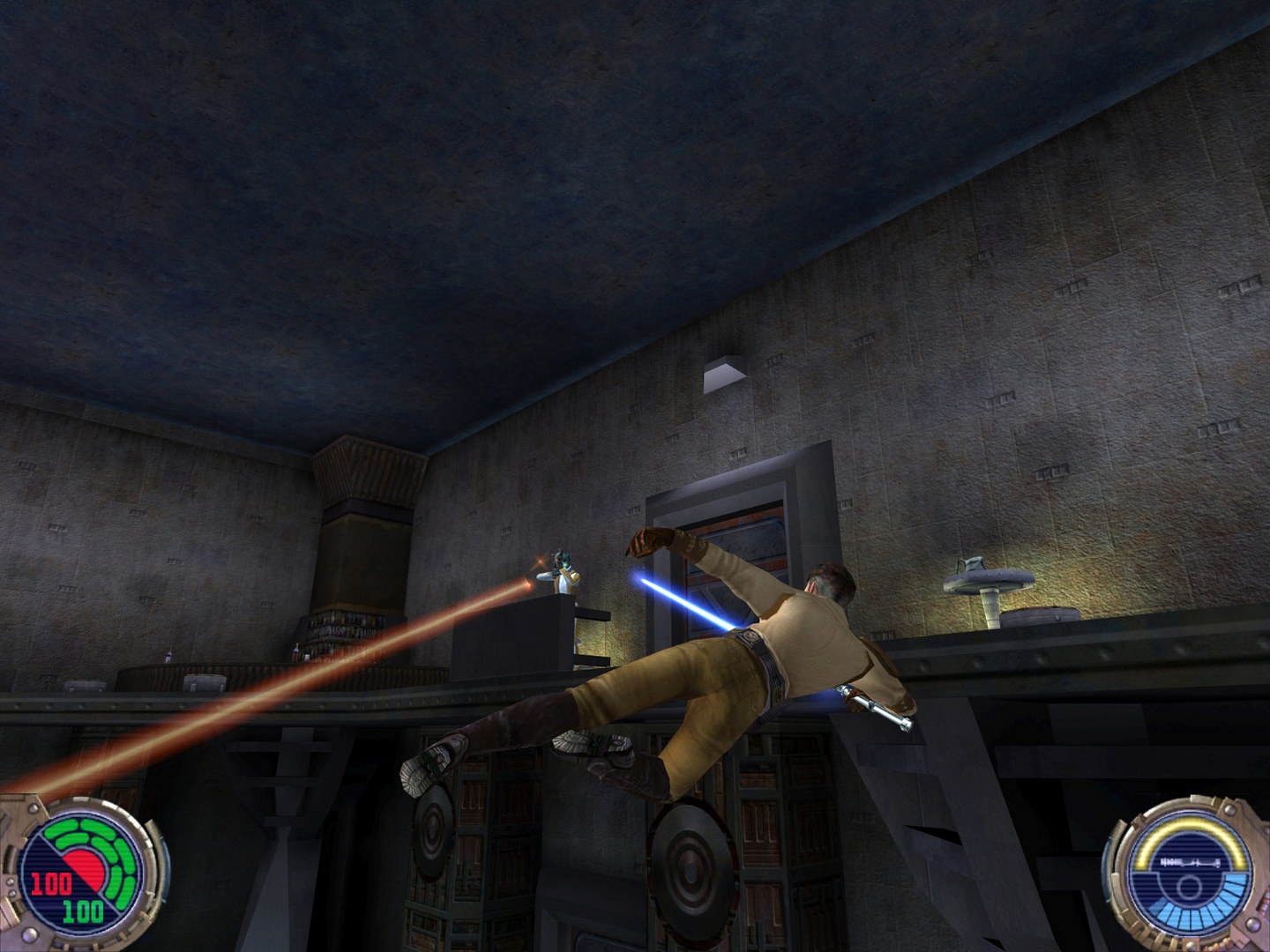Click the lightsaber hilt silhouette in the ammo display
The width and height of the screenshot is (1270, 952).
tap(1190, 861)
